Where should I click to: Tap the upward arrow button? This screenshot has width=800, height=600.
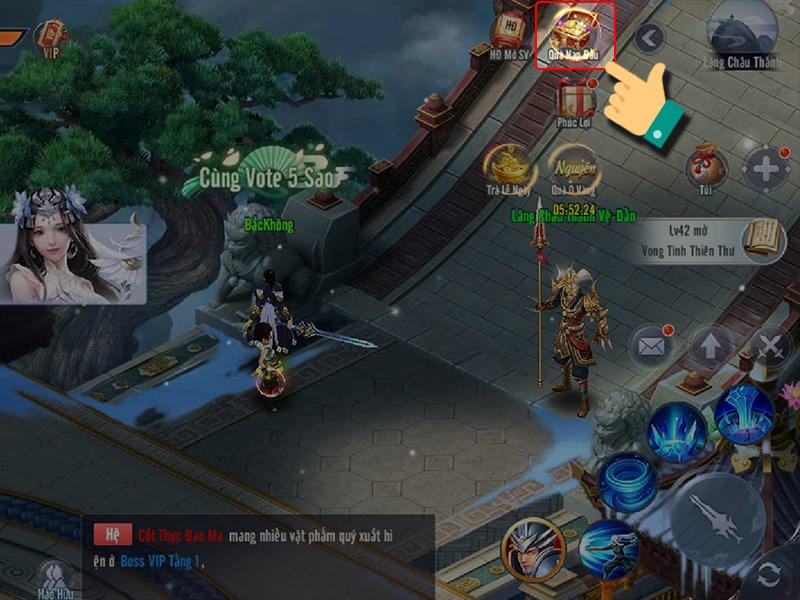(x=710, y=347)
